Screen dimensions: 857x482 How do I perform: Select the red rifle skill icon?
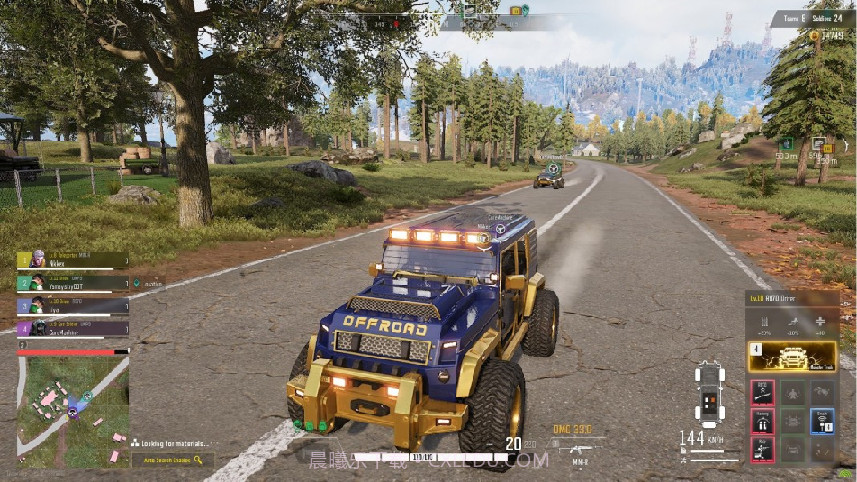click(763, 393)
